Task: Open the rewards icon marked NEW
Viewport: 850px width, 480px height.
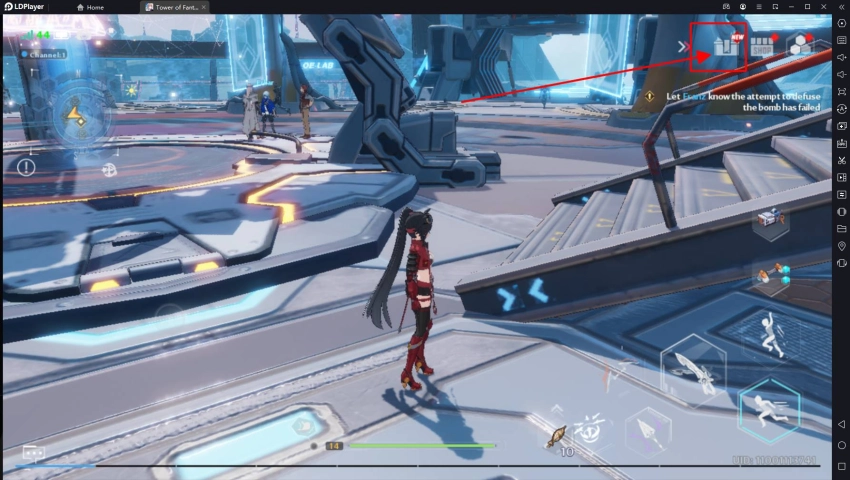Action: [x=724, y=47]
